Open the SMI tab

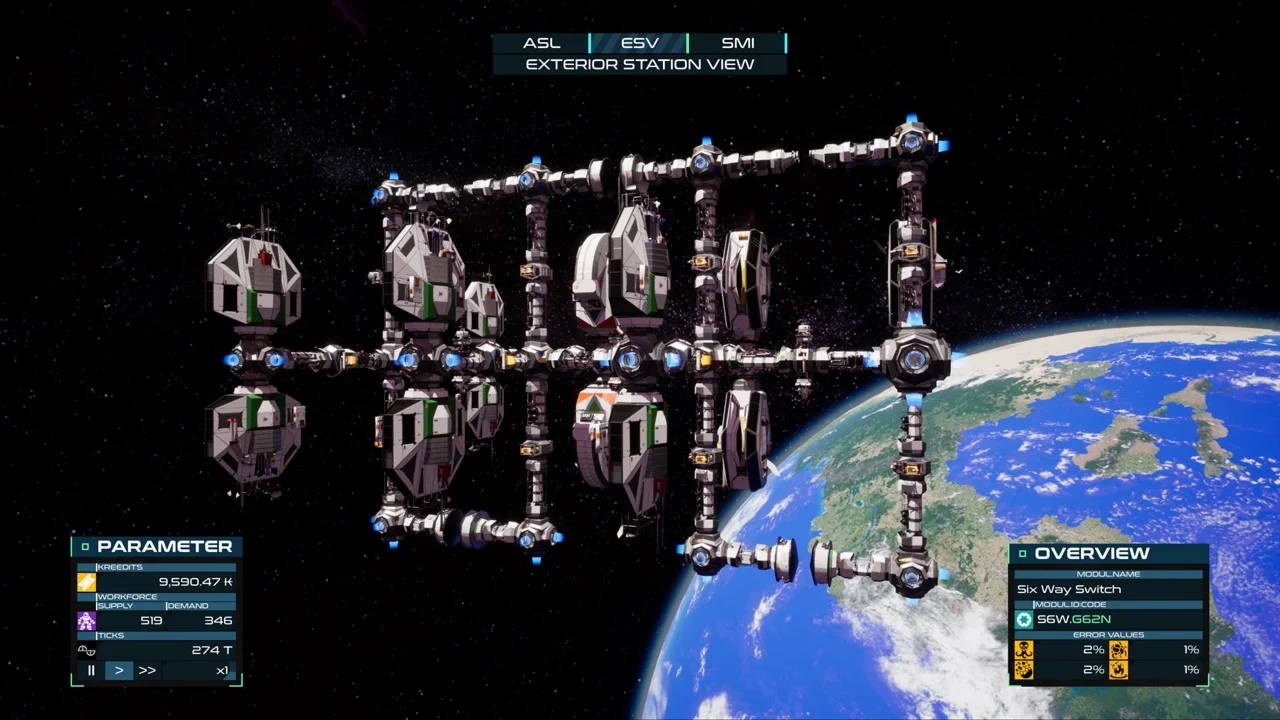coord(737,43)
